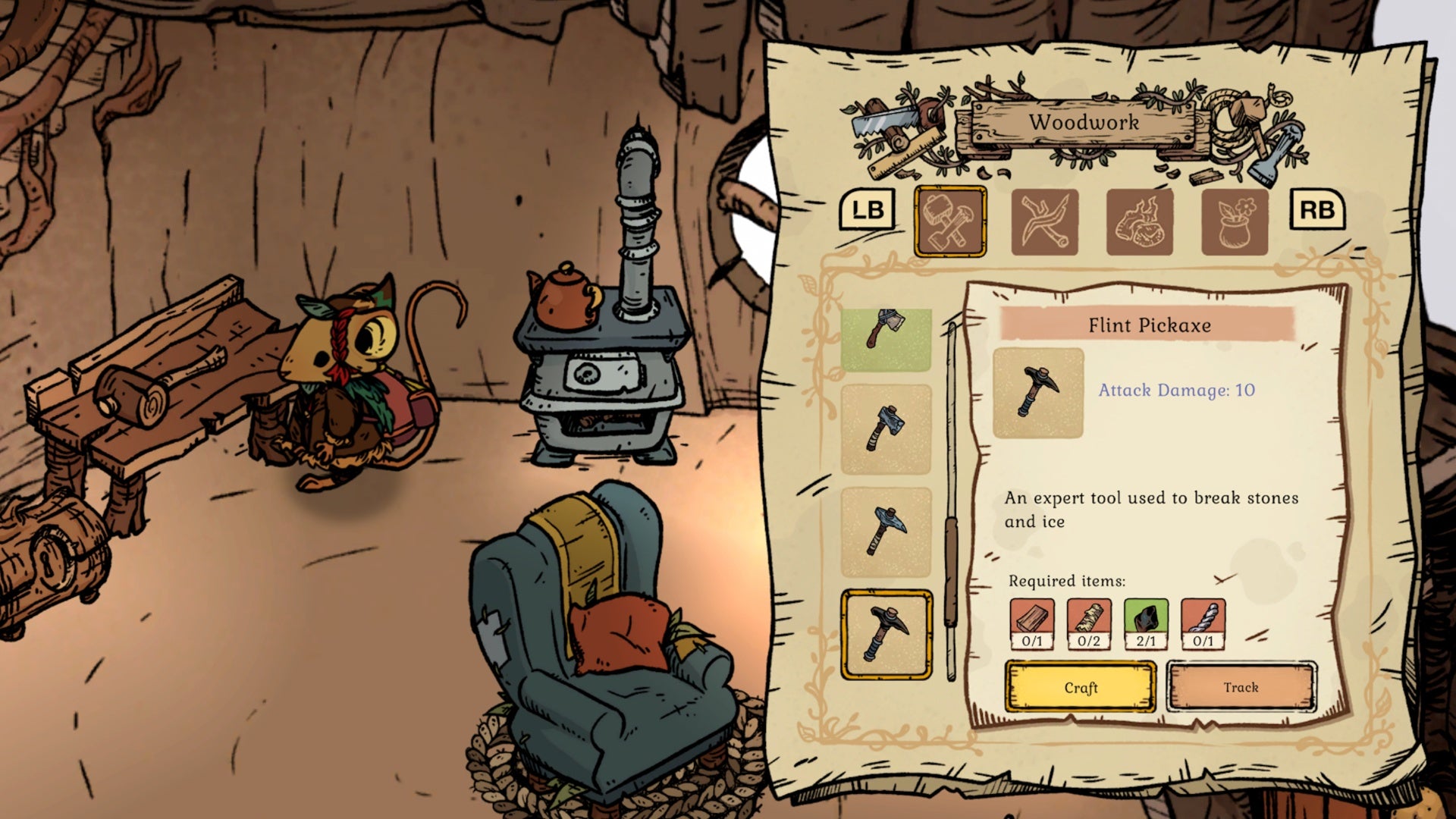Click the flint required item showing 2/1

[1146, 623]
